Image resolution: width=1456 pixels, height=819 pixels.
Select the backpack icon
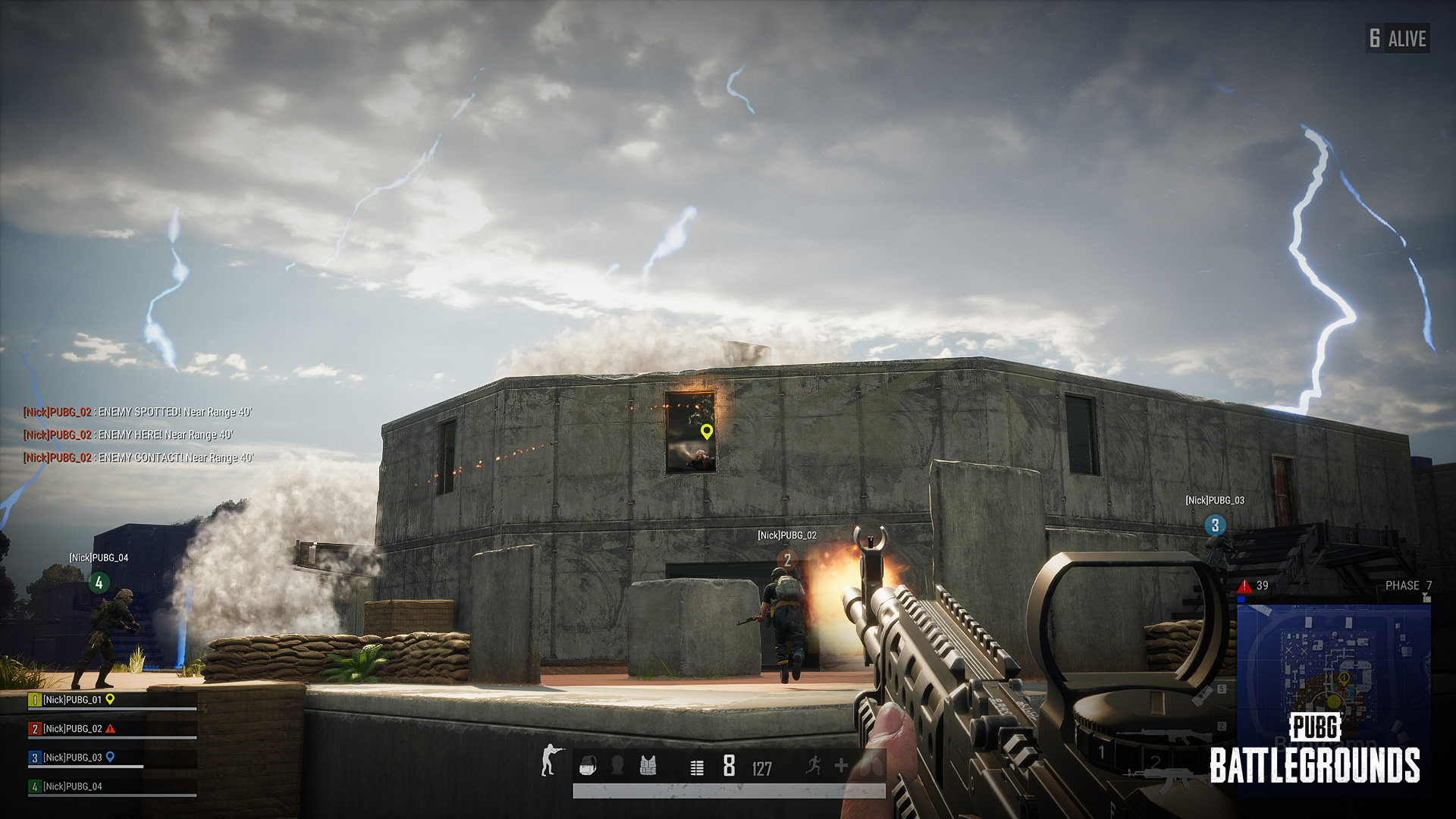coord(588,766)
